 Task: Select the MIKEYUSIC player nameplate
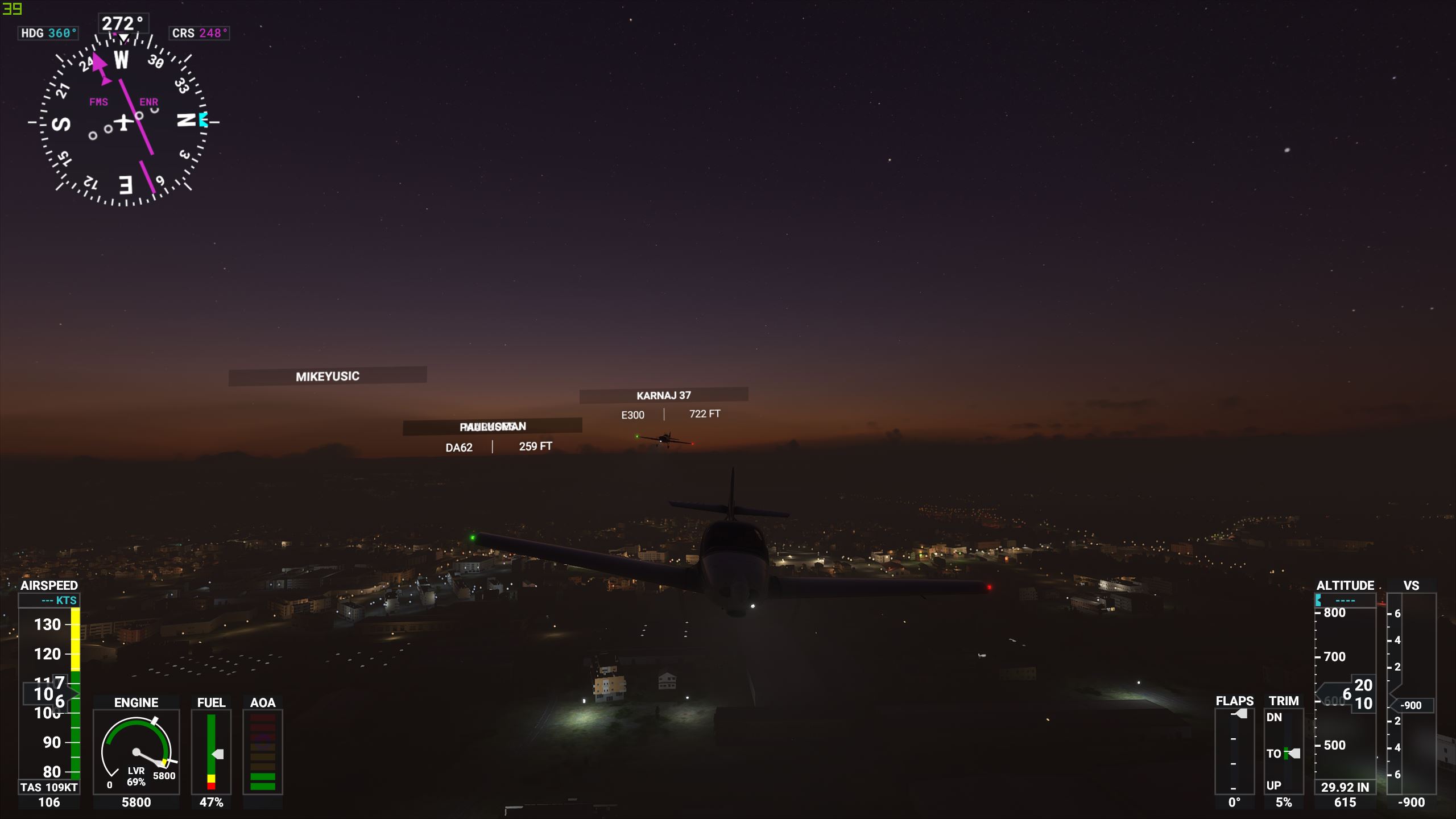(x=327, y=375)
